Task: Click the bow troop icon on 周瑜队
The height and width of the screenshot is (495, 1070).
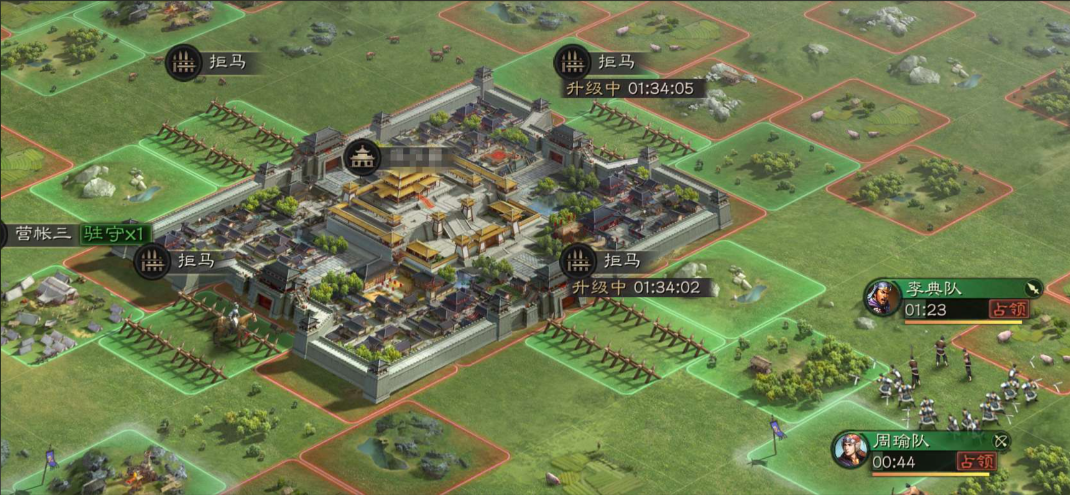Action: pos(1000,440)
